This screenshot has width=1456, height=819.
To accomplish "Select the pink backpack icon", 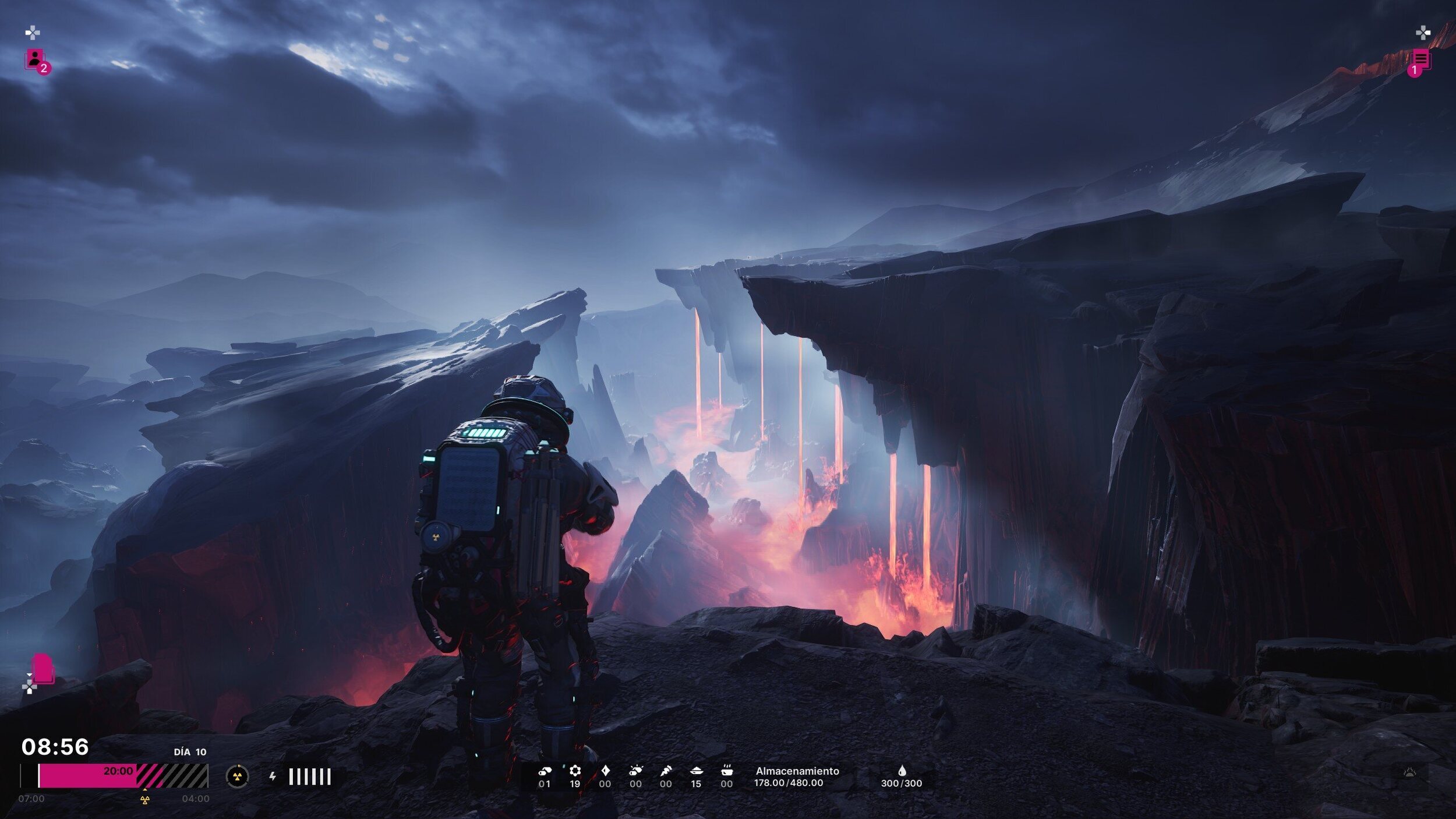I will [43, 669].
